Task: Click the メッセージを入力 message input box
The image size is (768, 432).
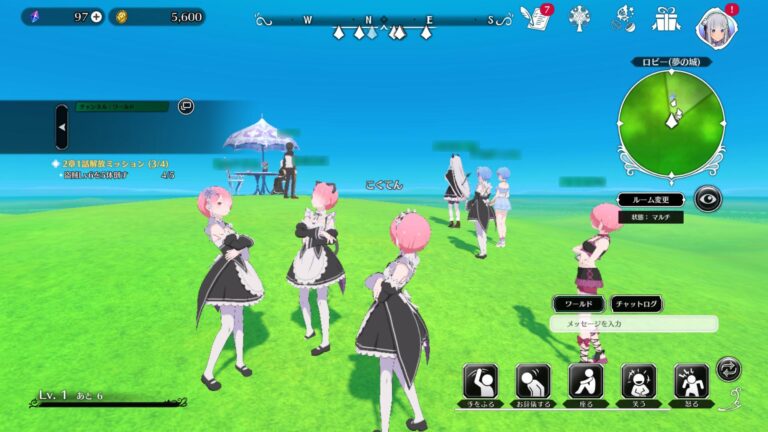Action: click(x=633, y=324)
